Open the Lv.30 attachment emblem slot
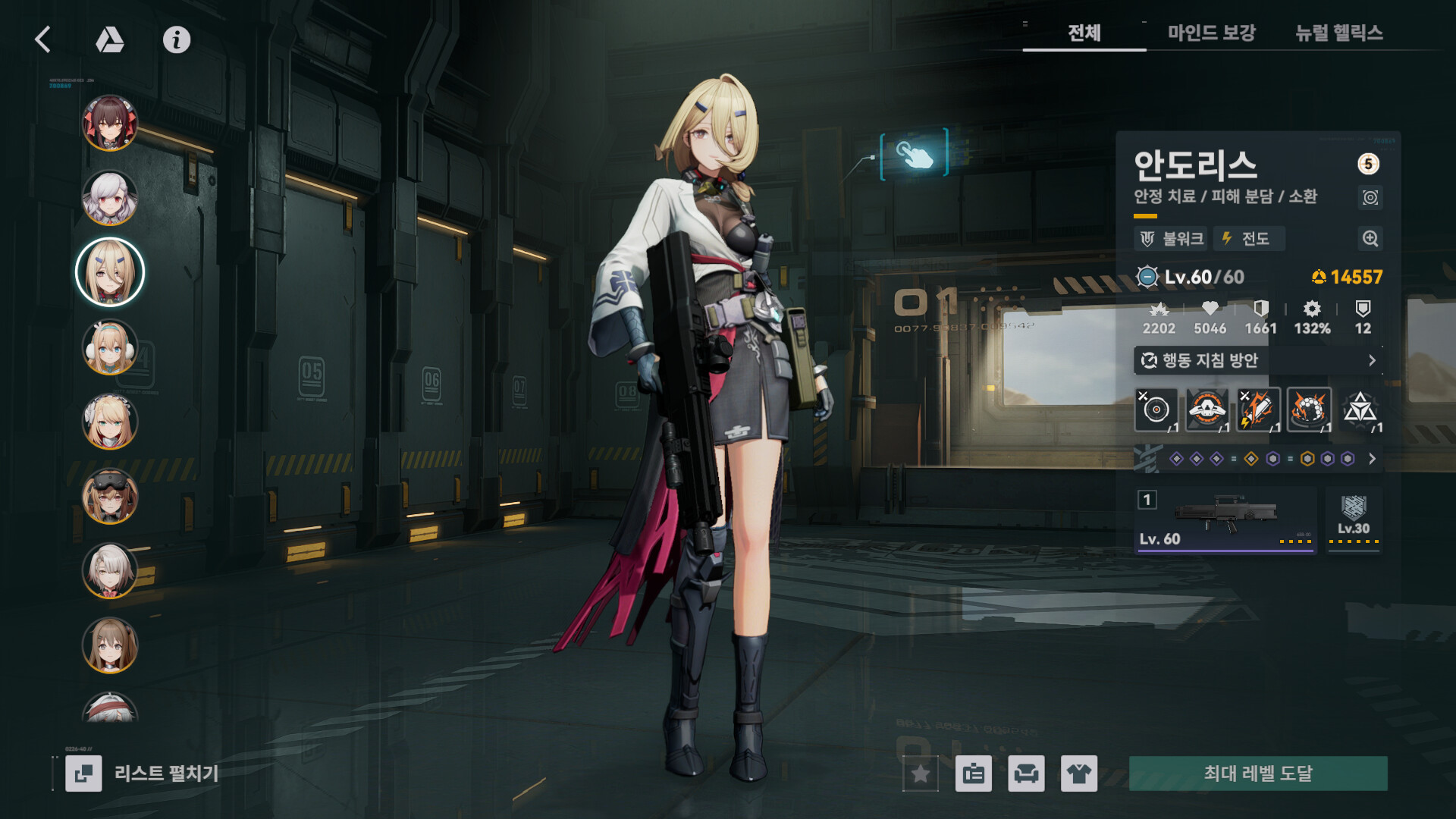 coord(1354,519)
